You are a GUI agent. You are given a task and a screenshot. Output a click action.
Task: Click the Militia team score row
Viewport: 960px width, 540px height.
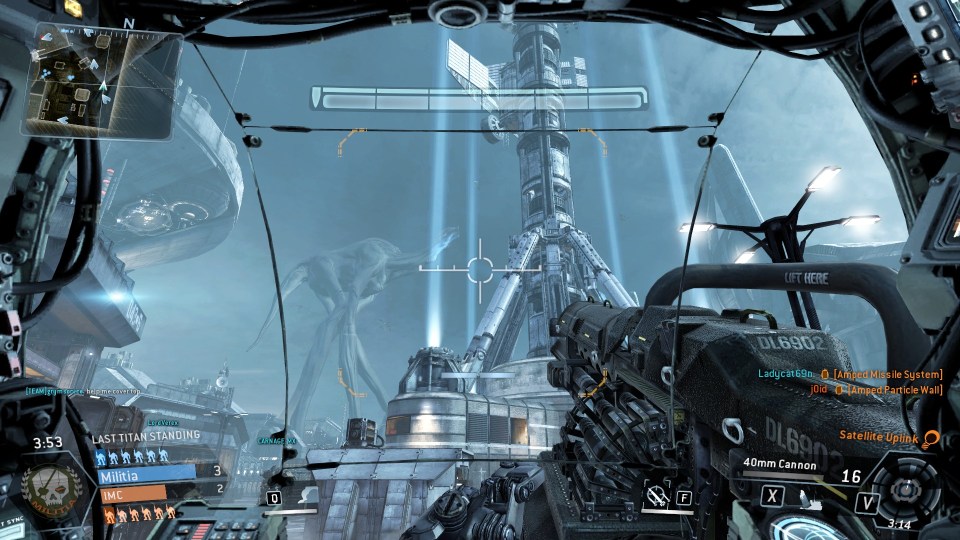(148, 475)
